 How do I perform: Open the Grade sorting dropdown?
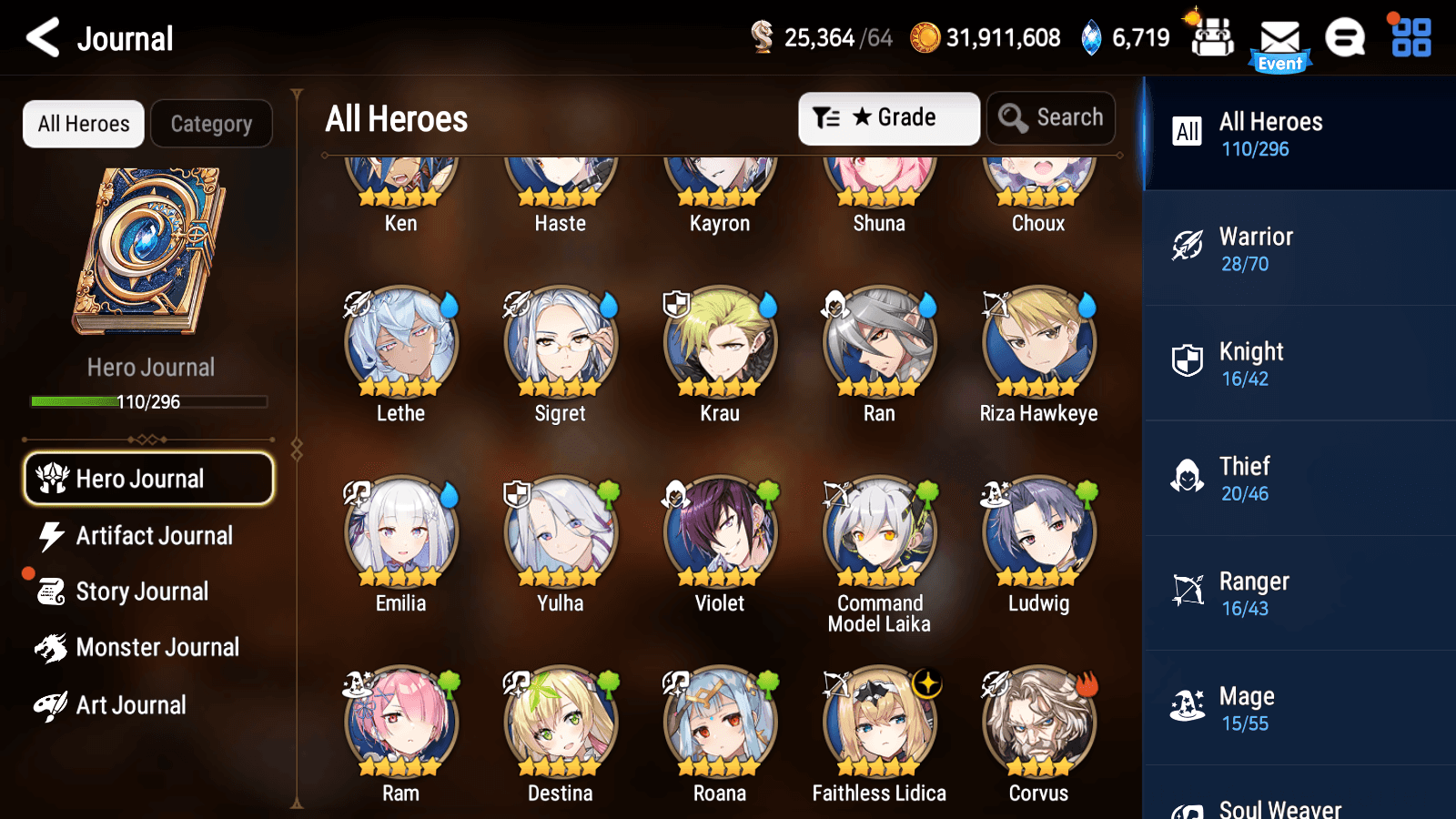[x=888, y=117]
